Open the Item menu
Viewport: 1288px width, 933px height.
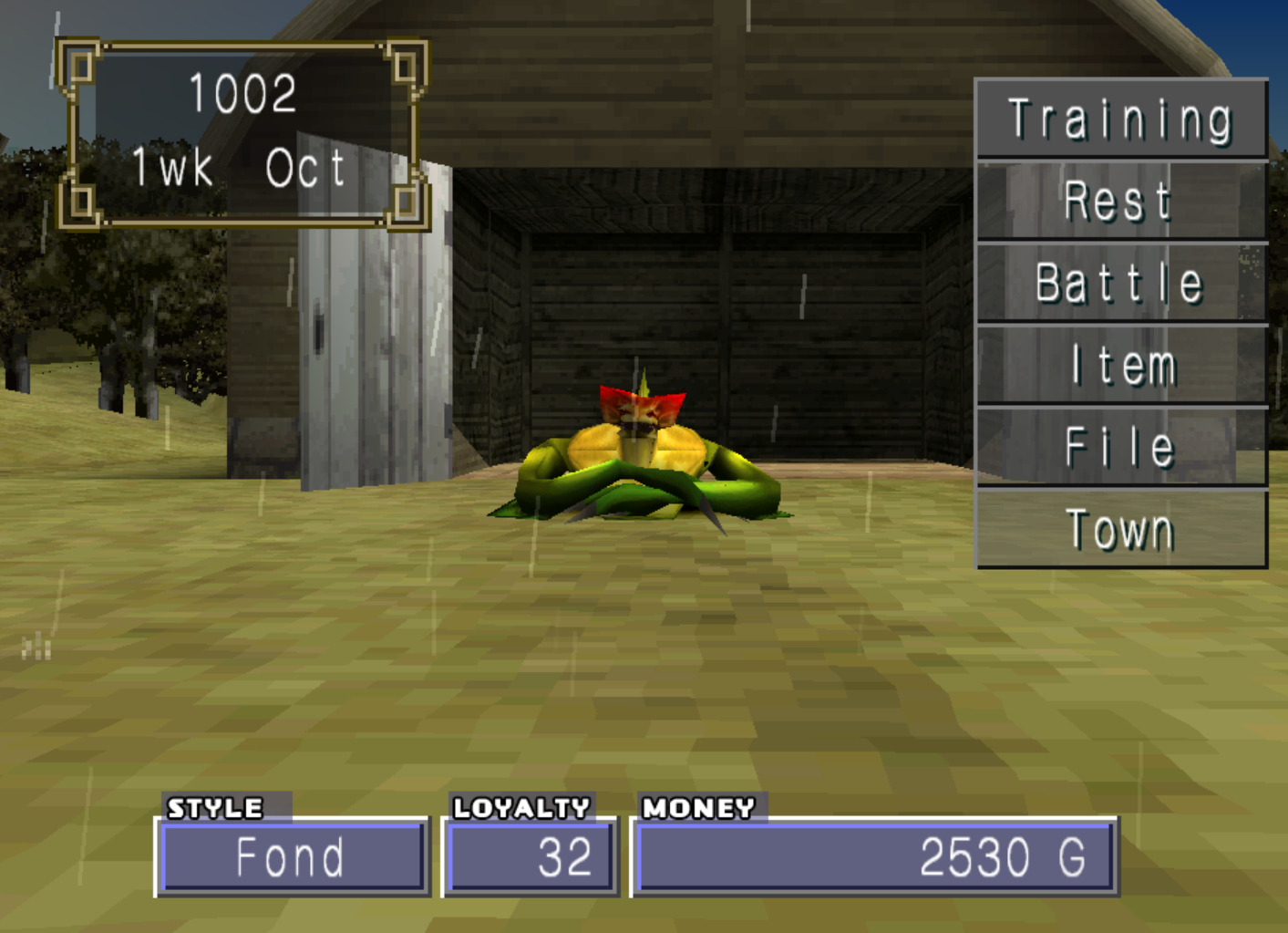point(1120,365)
